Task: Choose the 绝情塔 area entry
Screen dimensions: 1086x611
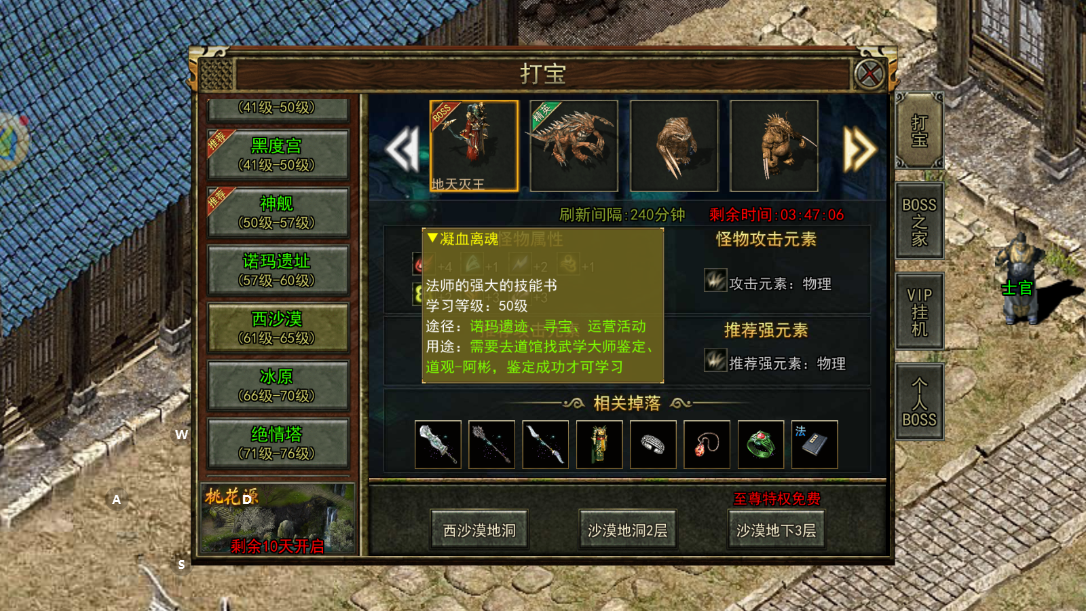Action: 277,443
